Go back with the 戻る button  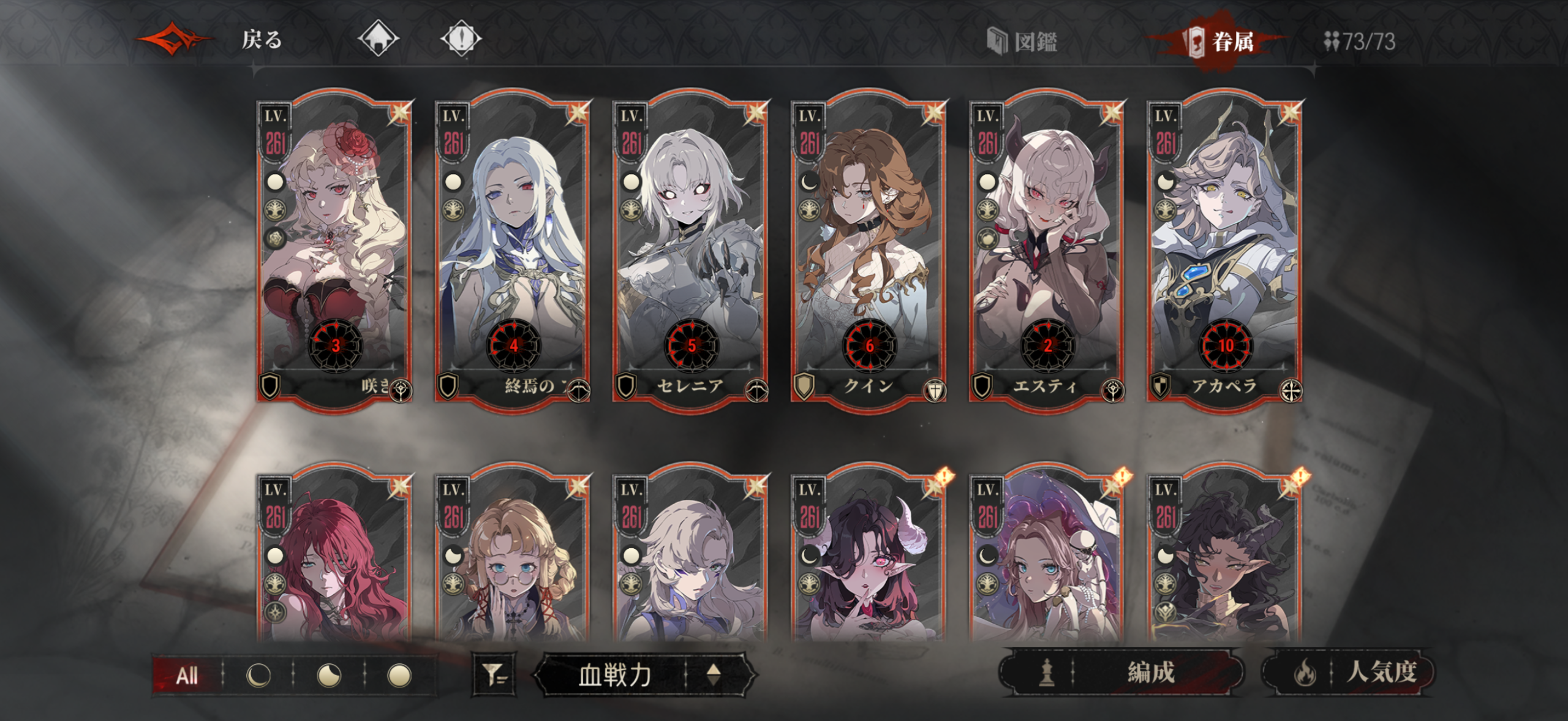[x=261, y=40]
